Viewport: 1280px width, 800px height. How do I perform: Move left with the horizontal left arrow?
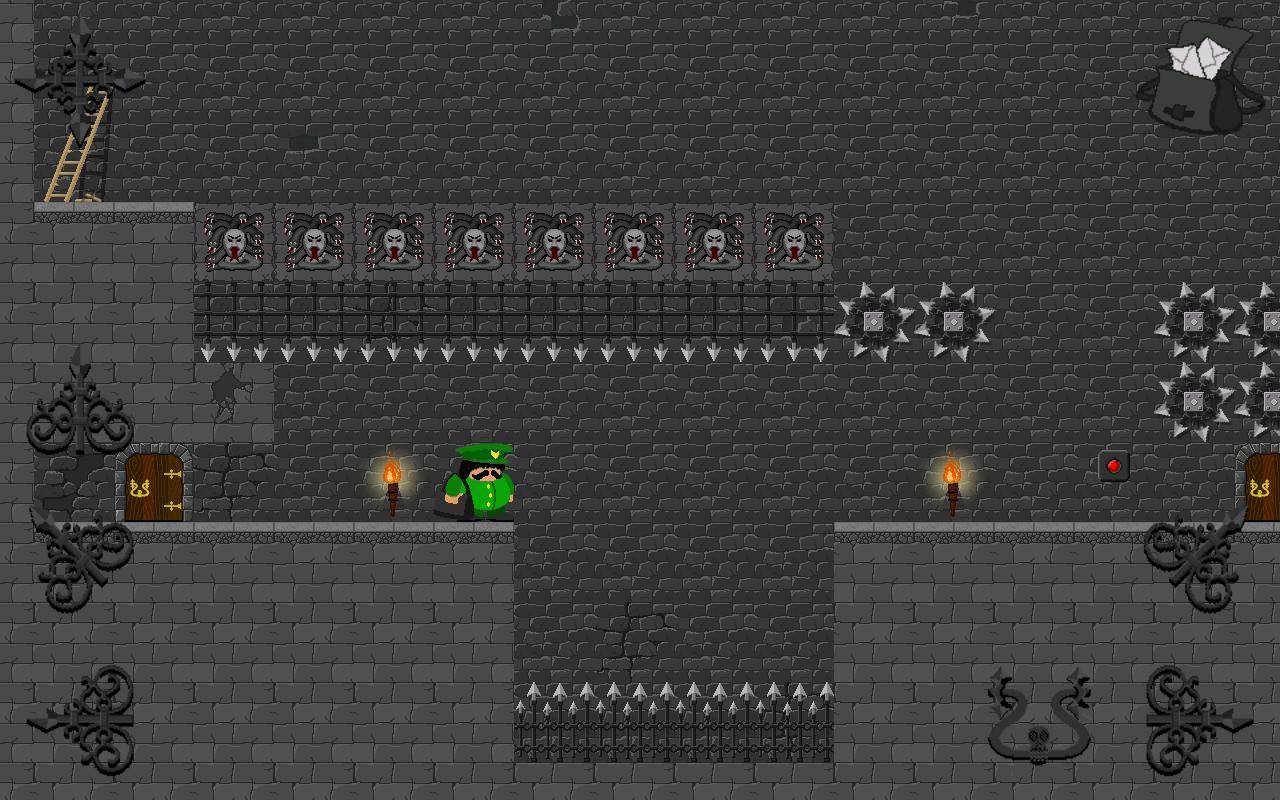84,719
